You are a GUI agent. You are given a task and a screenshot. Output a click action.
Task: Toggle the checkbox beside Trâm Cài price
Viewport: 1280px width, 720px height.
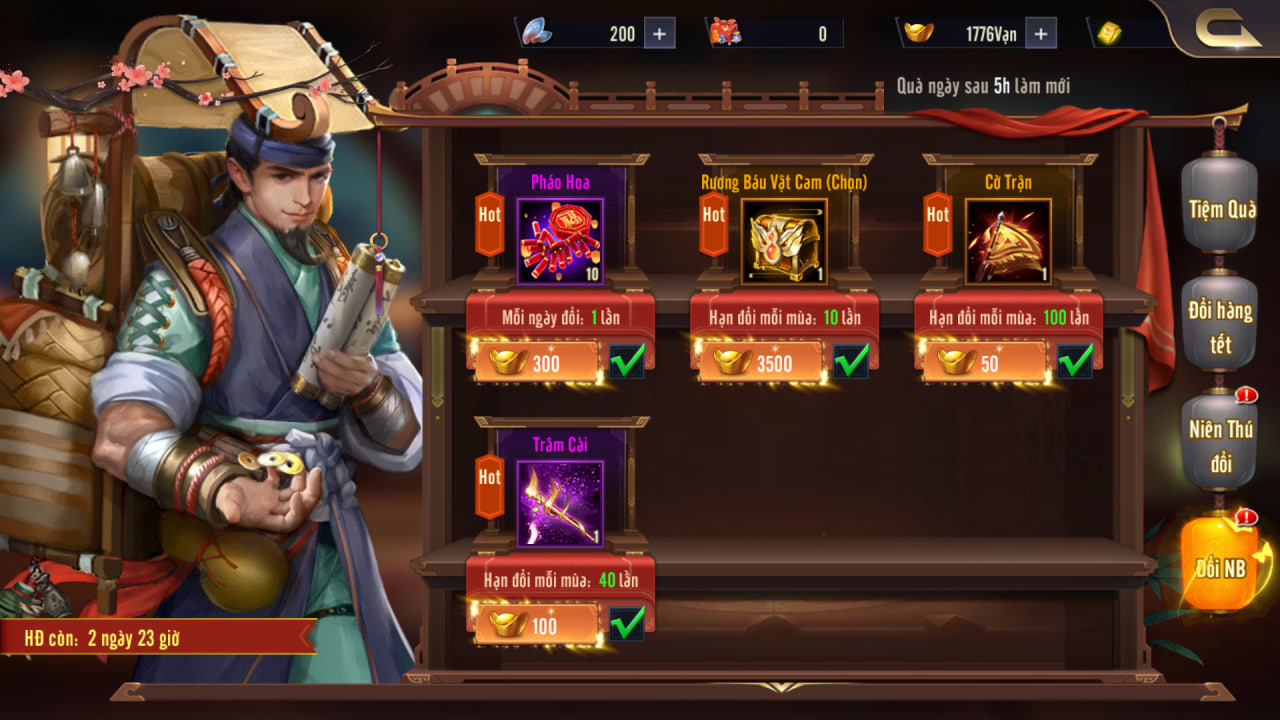point(627,625)
